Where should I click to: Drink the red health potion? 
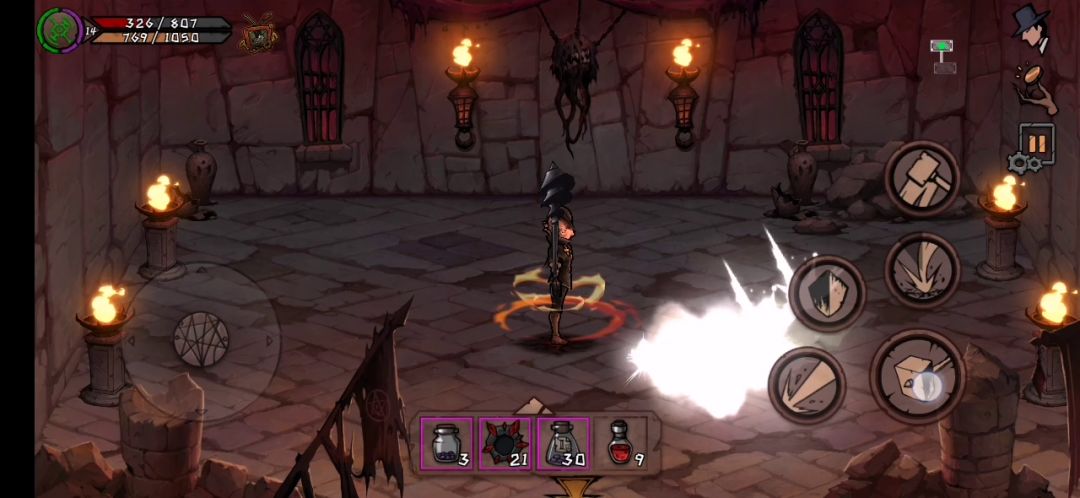[622, 443]
